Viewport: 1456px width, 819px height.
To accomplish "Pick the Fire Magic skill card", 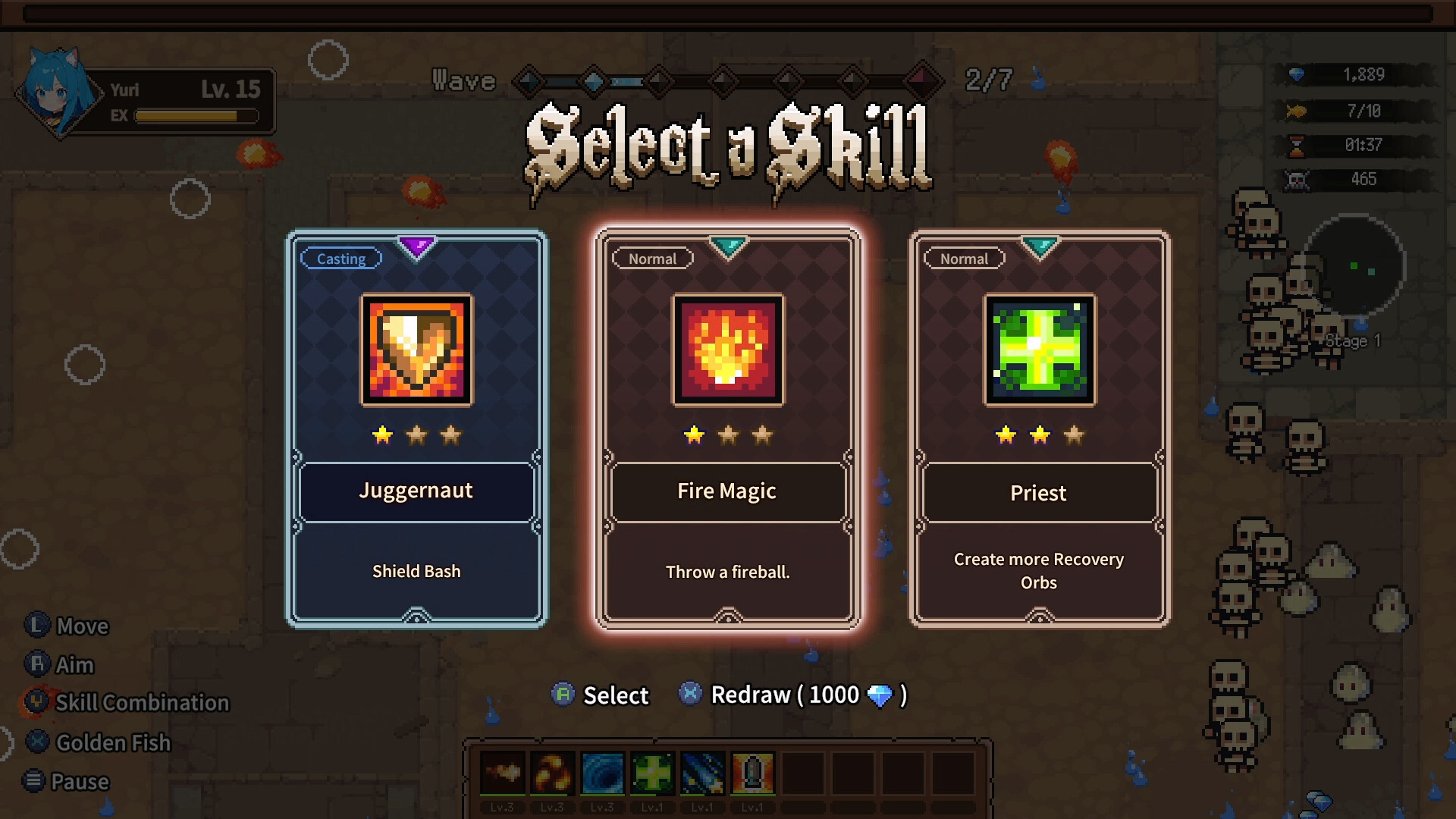I will click(x=728, y=429).
